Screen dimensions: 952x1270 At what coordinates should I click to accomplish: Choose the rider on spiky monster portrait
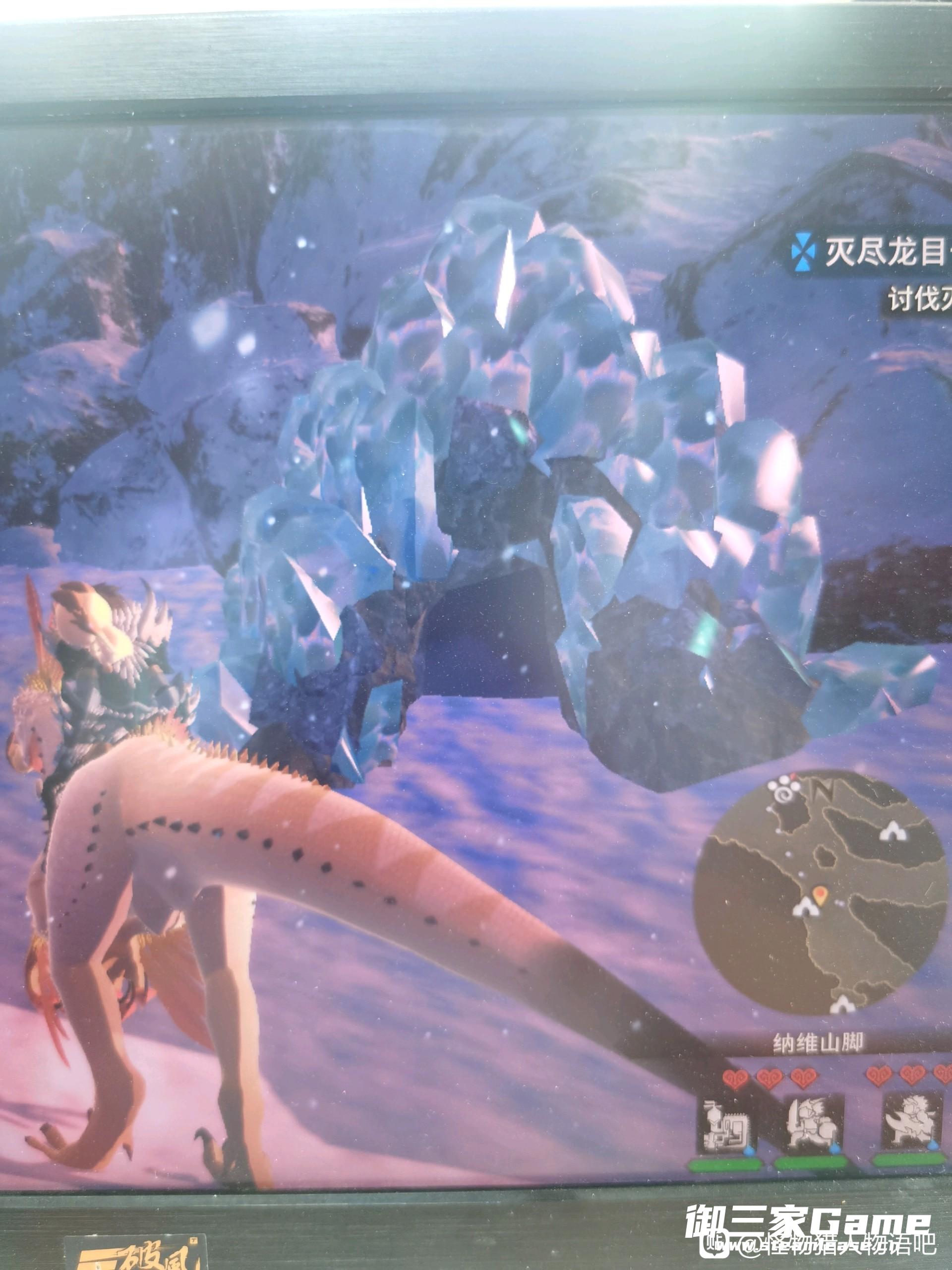tap(911, 1123)
